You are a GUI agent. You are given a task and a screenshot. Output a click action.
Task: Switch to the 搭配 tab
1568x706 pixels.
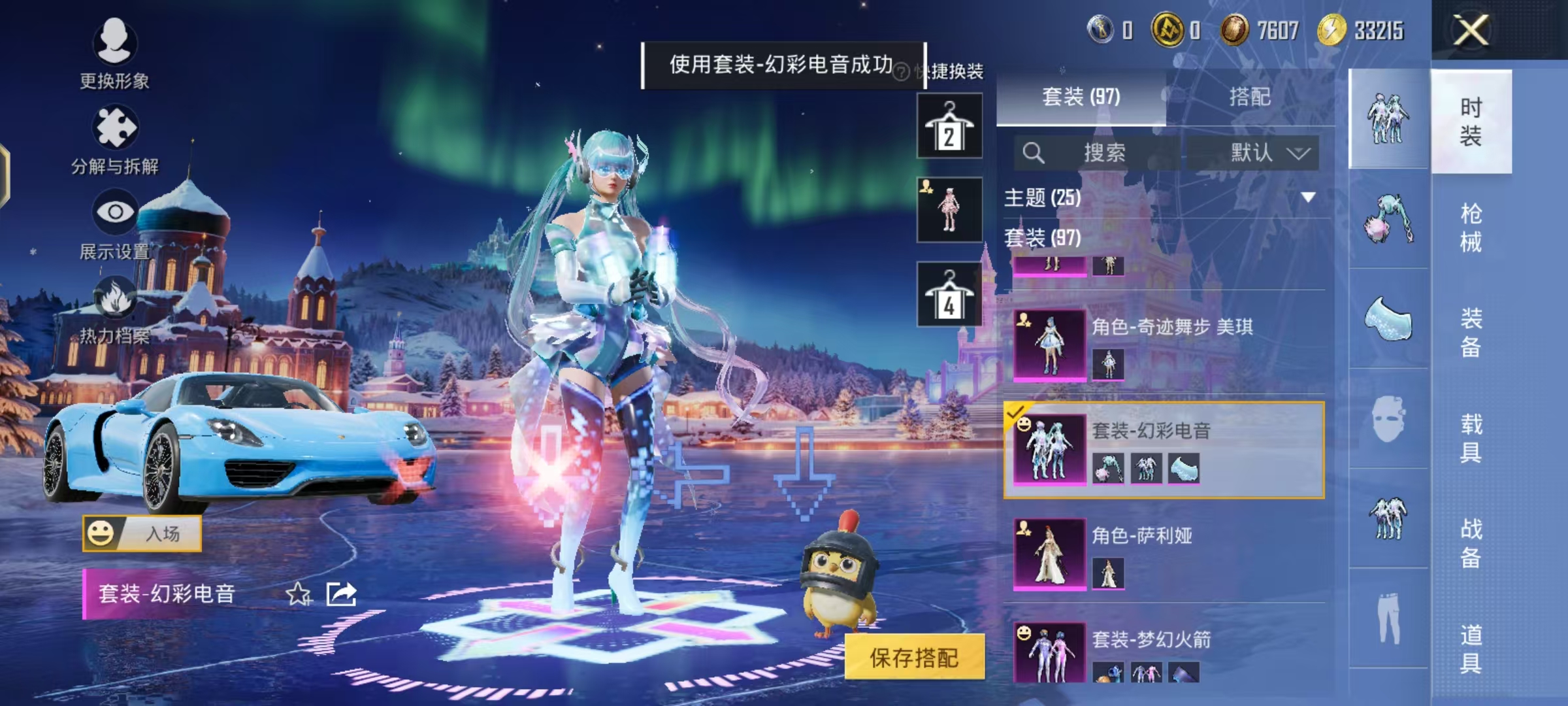click(x=1250, y=97)
